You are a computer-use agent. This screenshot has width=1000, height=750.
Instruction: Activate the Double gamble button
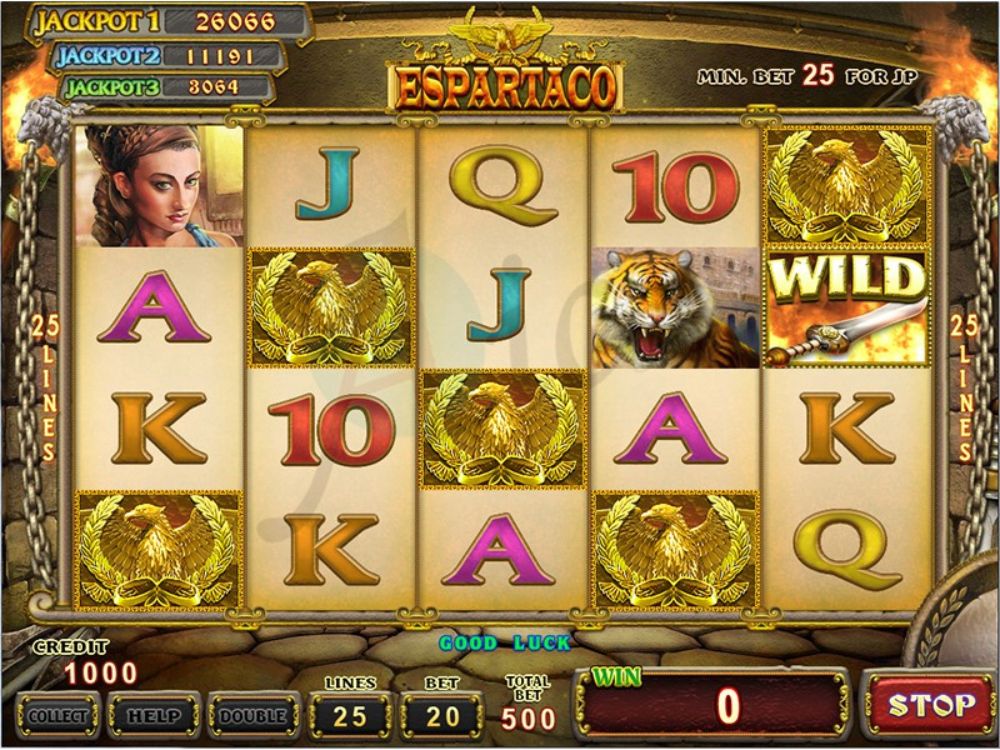252,716
